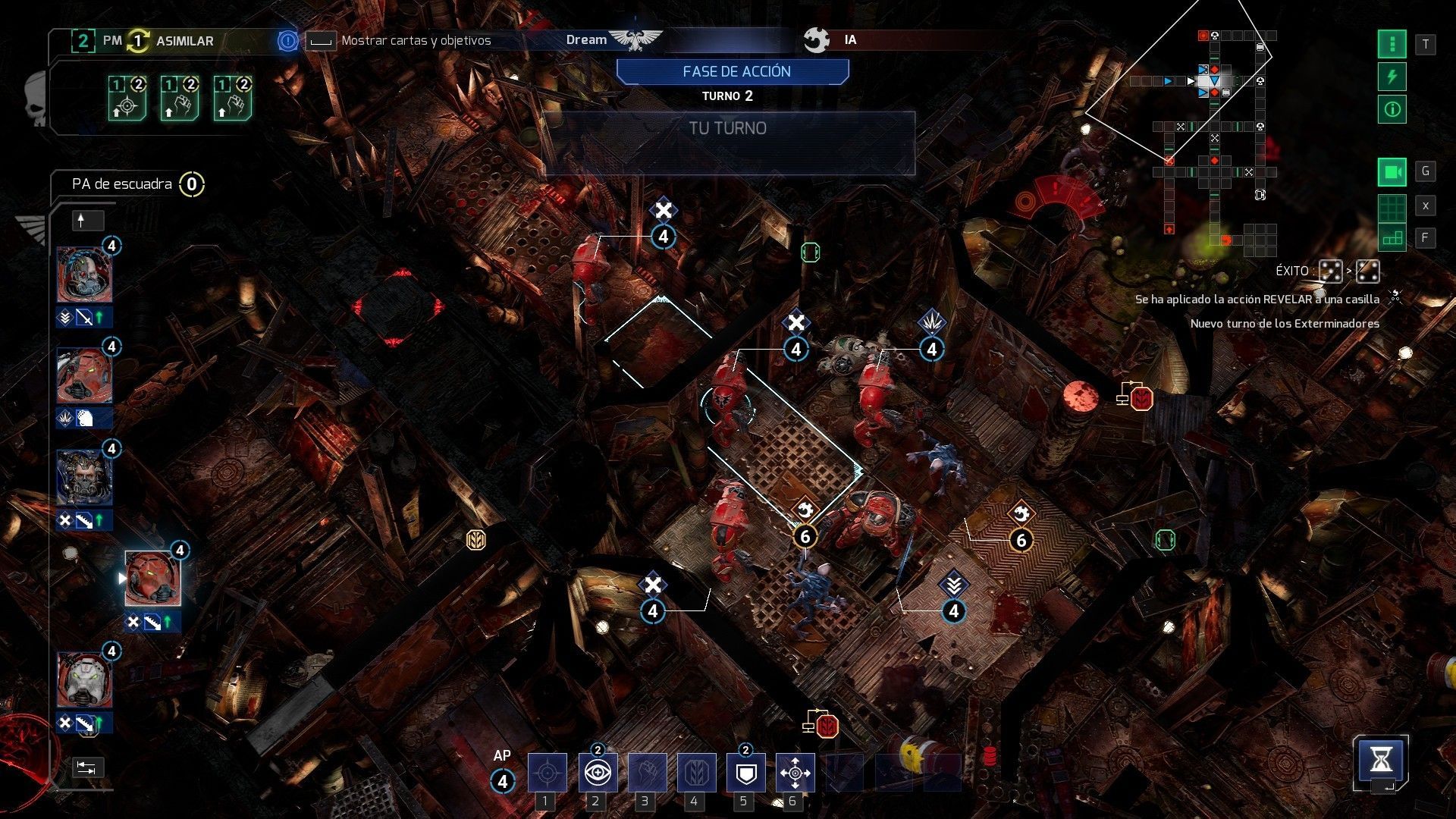Toggle the green camera view button
Viewport: 1456px width, 819px height.
tap(1392, 172)
